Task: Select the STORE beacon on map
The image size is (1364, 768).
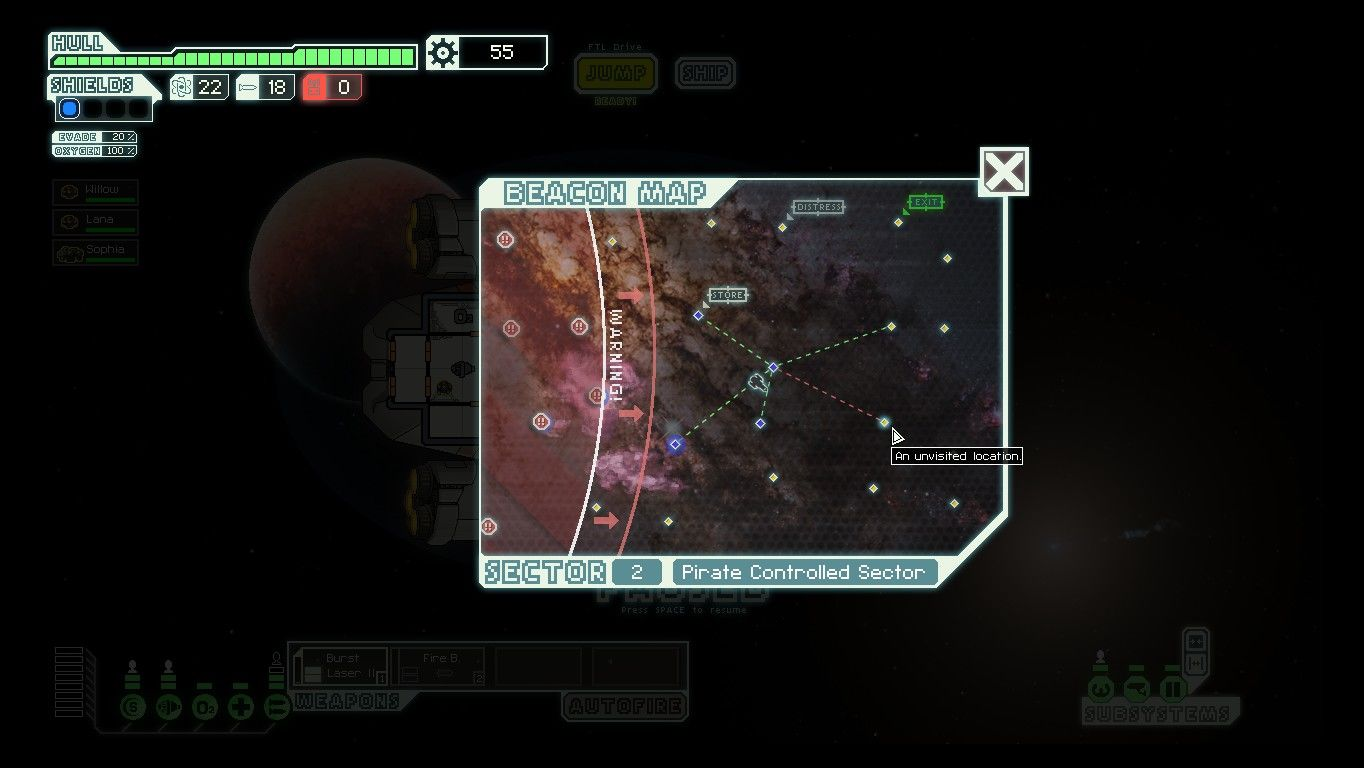Action: pos(699,315)
